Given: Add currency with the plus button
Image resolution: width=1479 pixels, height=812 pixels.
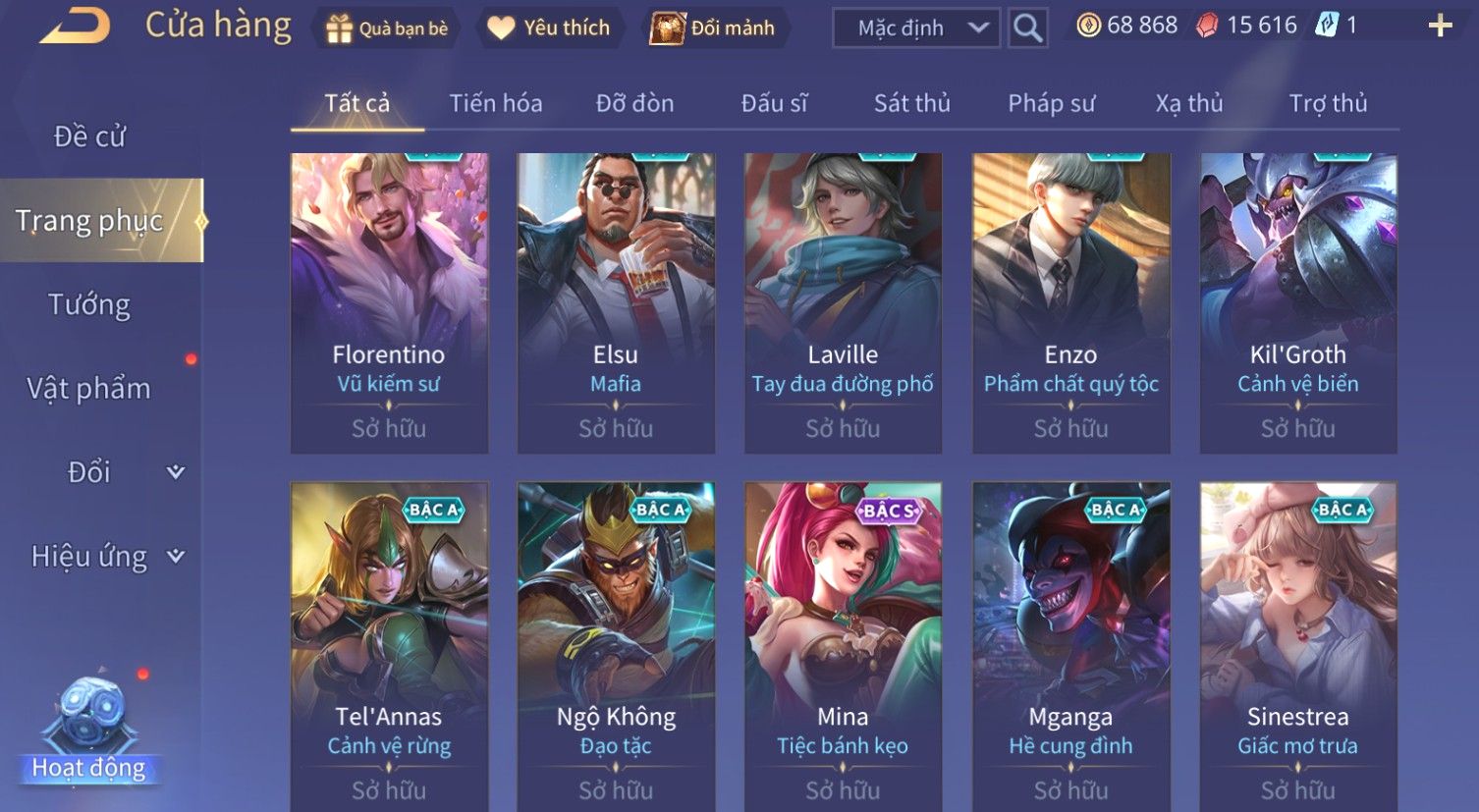Looking at the screenshot, I should [x=1440, y=27].
